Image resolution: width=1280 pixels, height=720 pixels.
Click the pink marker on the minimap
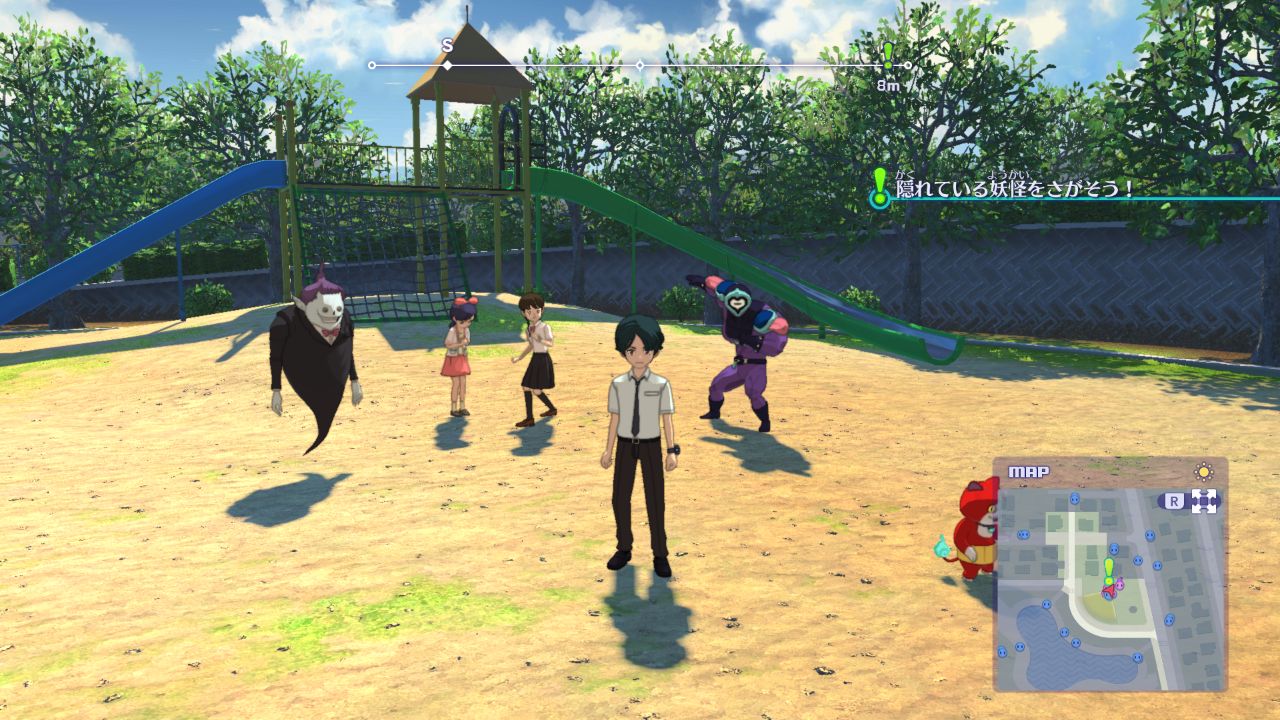1117,584
